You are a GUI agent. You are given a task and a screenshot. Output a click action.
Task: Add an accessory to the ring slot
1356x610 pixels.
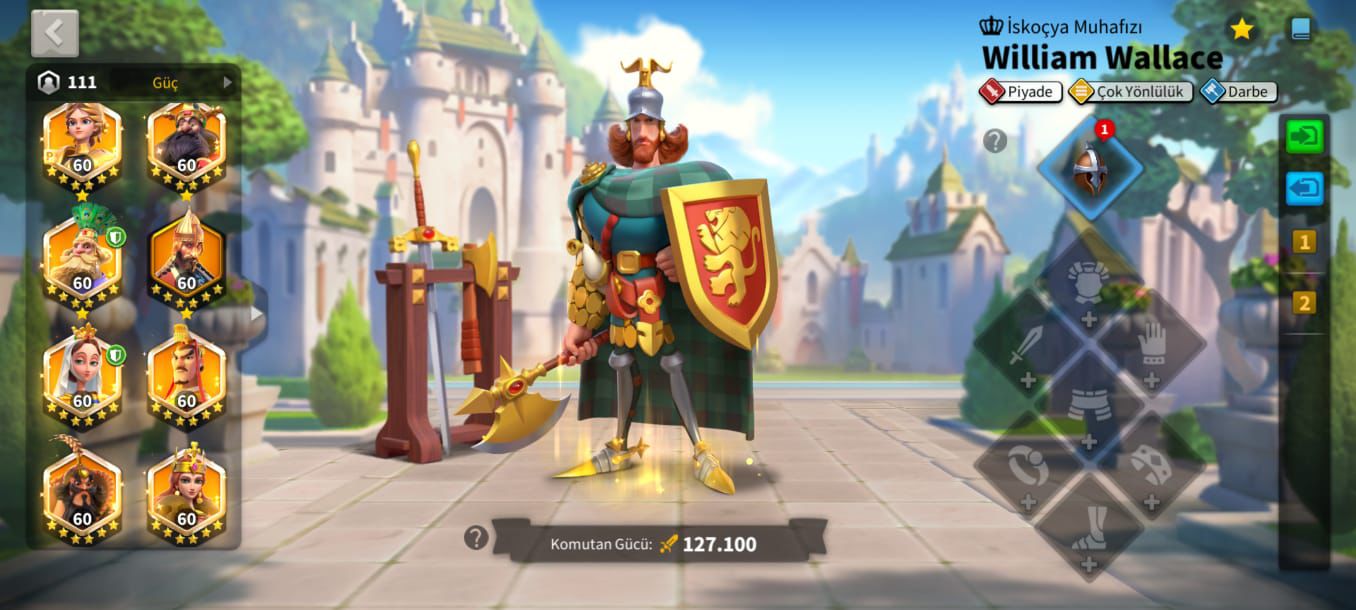click(x=1027, y=472)
